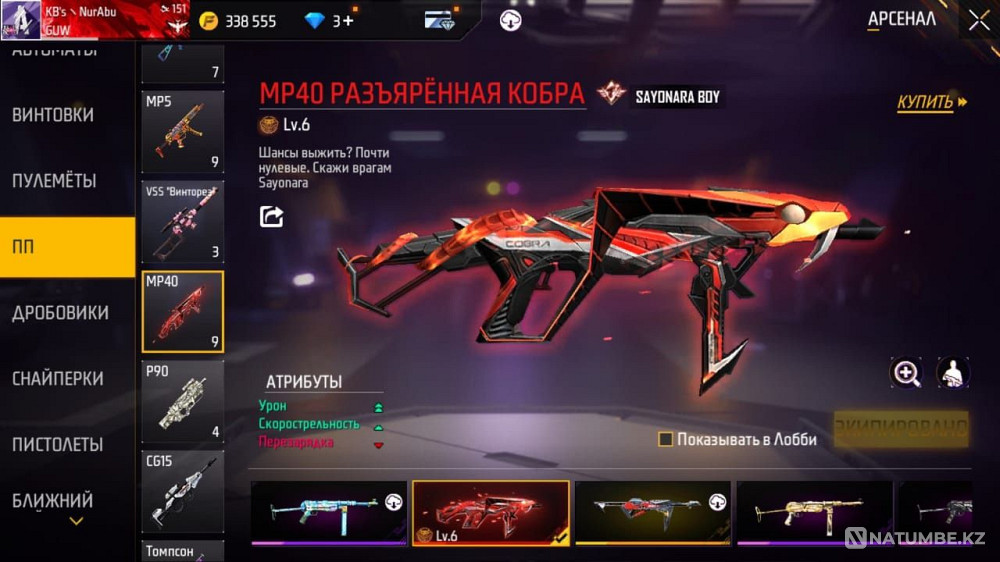Choose the gold MP40 skin thumbnail
This screenshot has height=562, width=1000.
coord(814,513)
